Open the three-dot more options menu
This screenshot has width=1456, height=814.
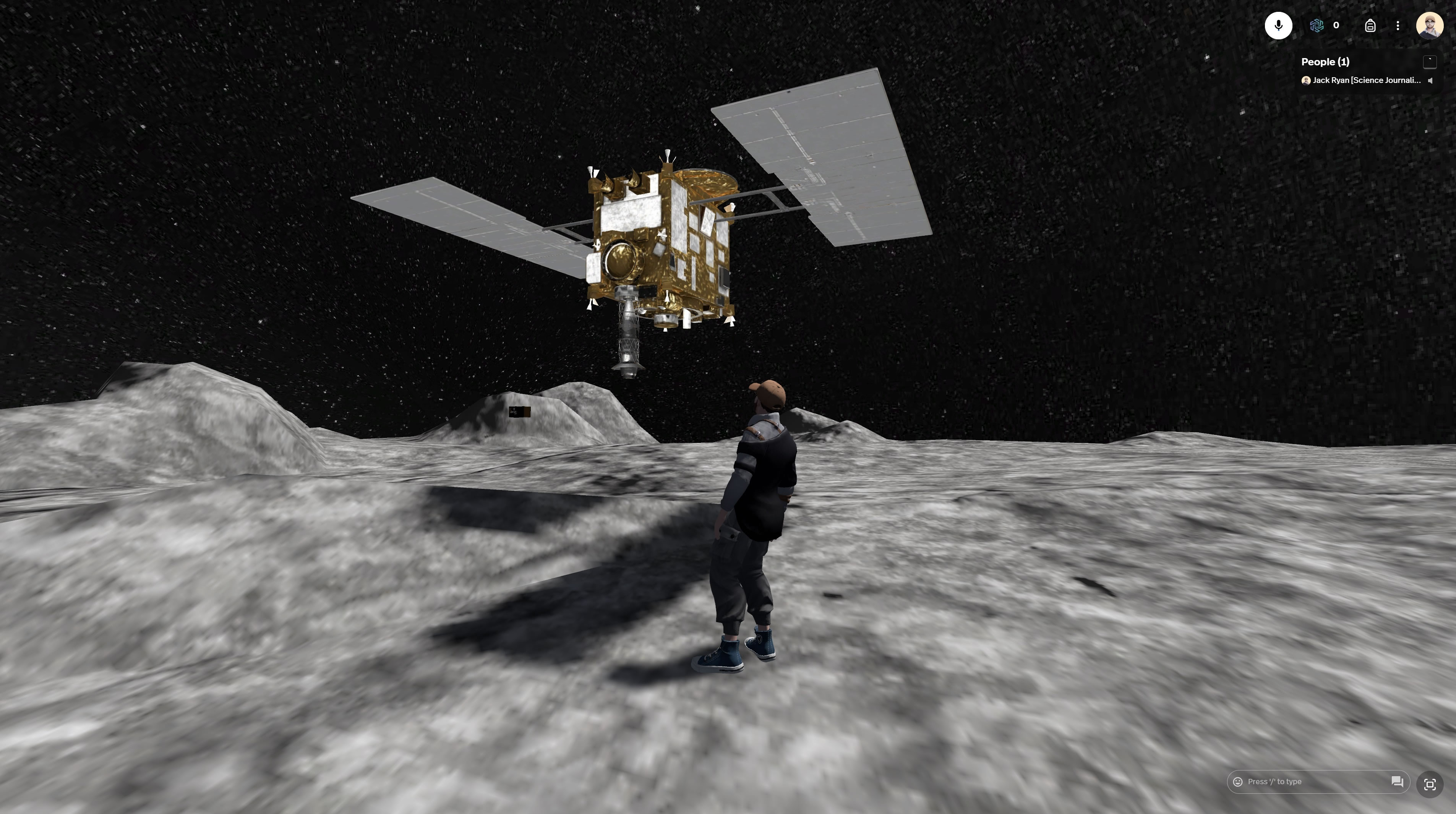[1397, 26]
